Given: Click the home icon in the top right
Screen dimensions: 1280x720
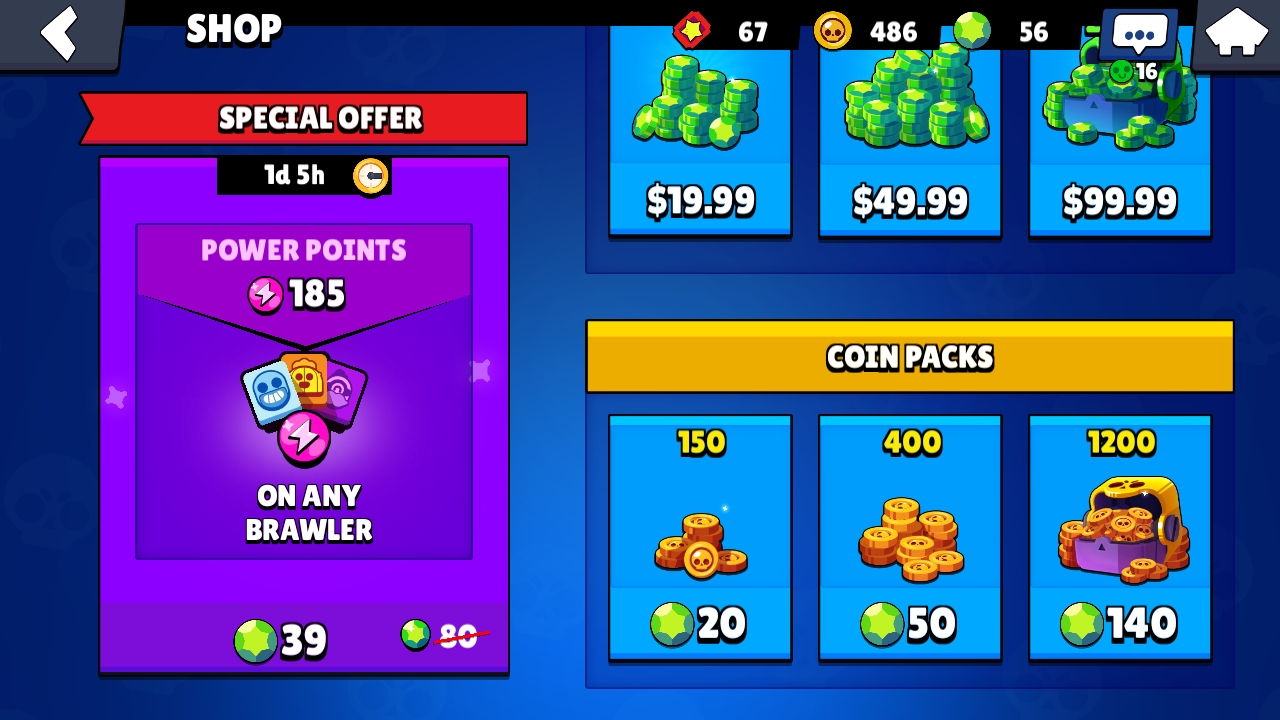Looking at the screenshot, I should point(1237,33).
